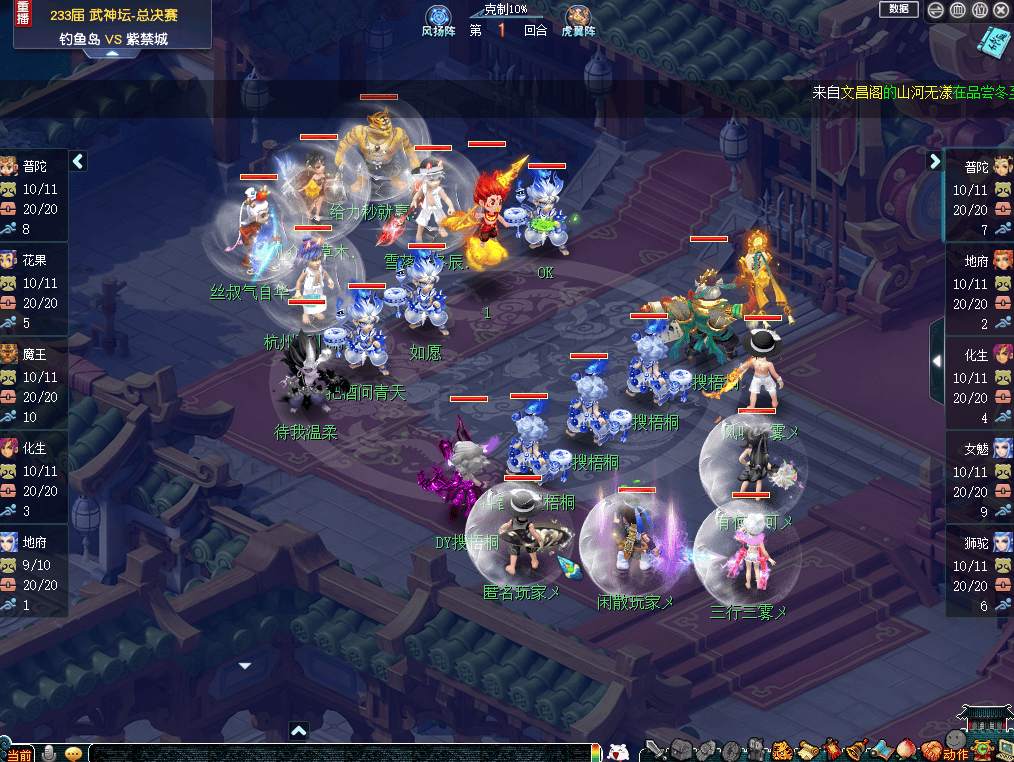Viewport: 1014px width, 762px height.
Task: Collapse the left team panel arrow
Action: pyautogui.click(x=78, y=161)
